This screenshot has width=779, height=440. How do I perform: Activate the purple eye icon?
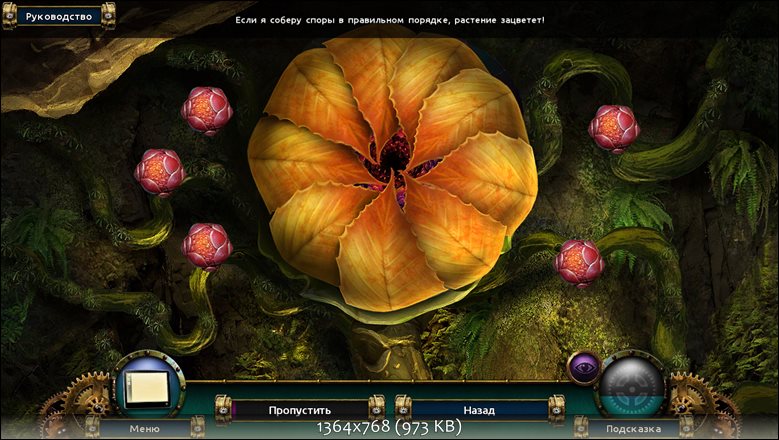tap(582, 367)
